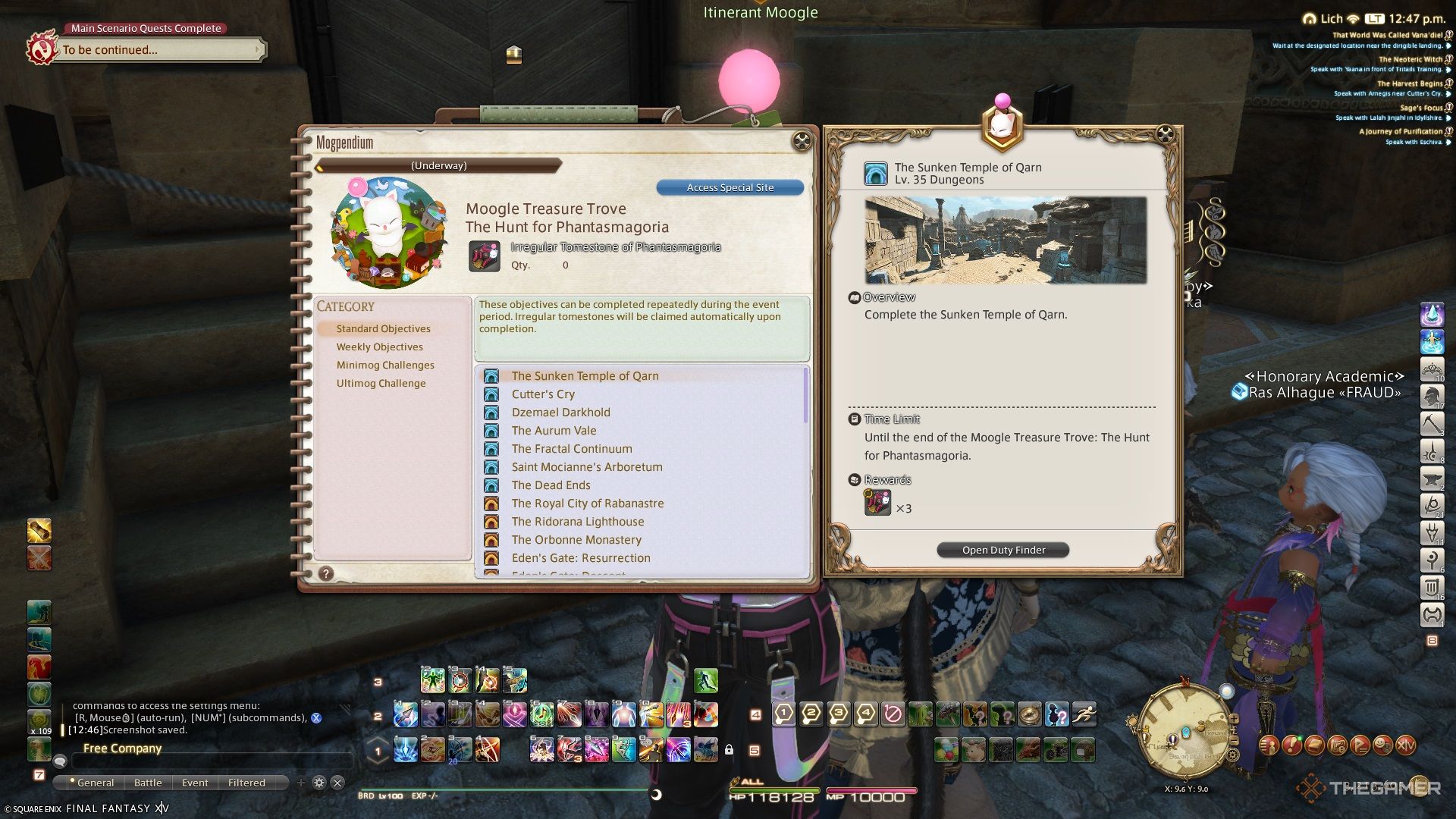
Task: Select The Fractal Continuum entry
Action: (571, 449)
